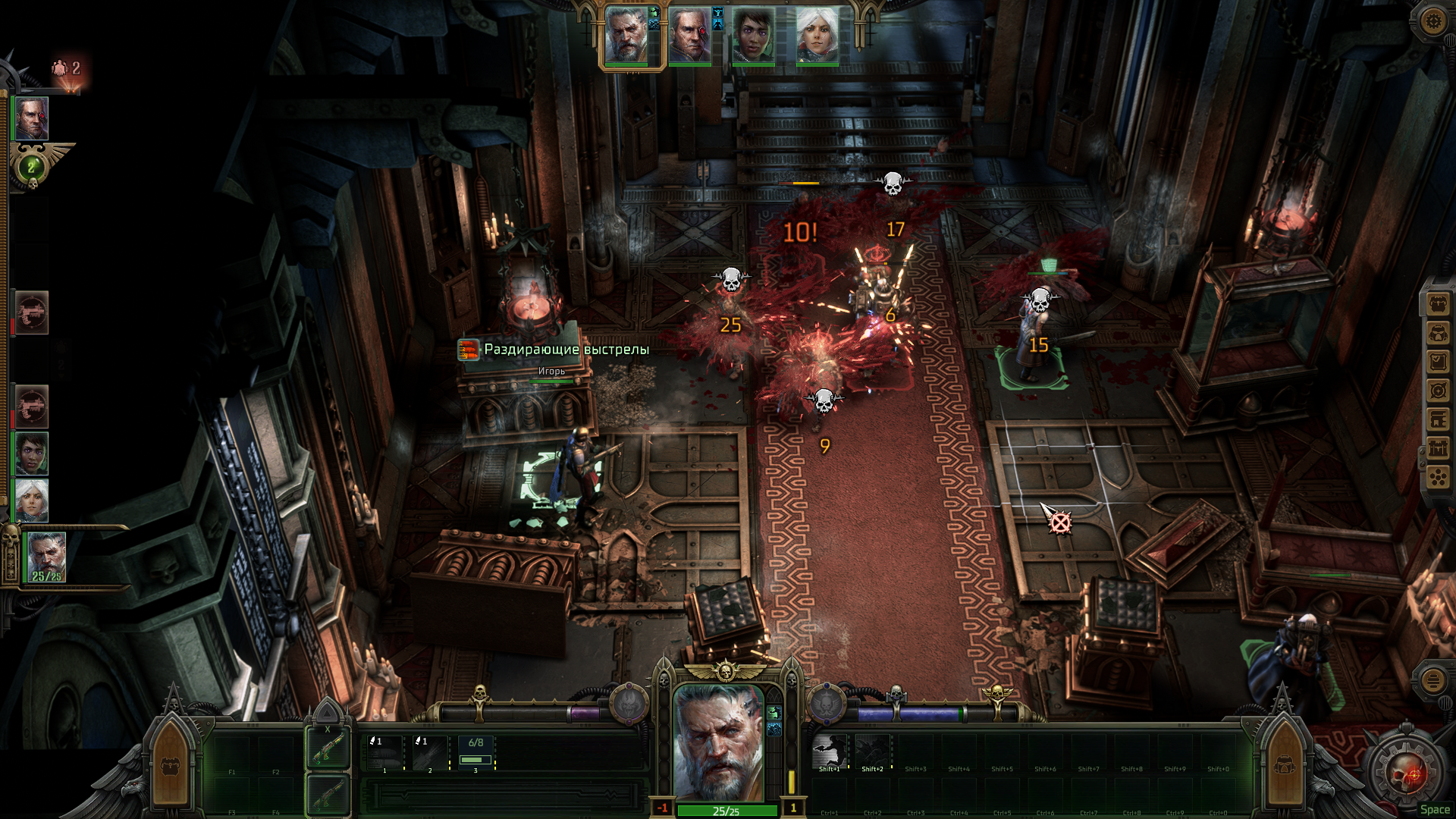Open the quest journal checkbox button
This screenshot has width=1456, height=819.
[1438, 362]
